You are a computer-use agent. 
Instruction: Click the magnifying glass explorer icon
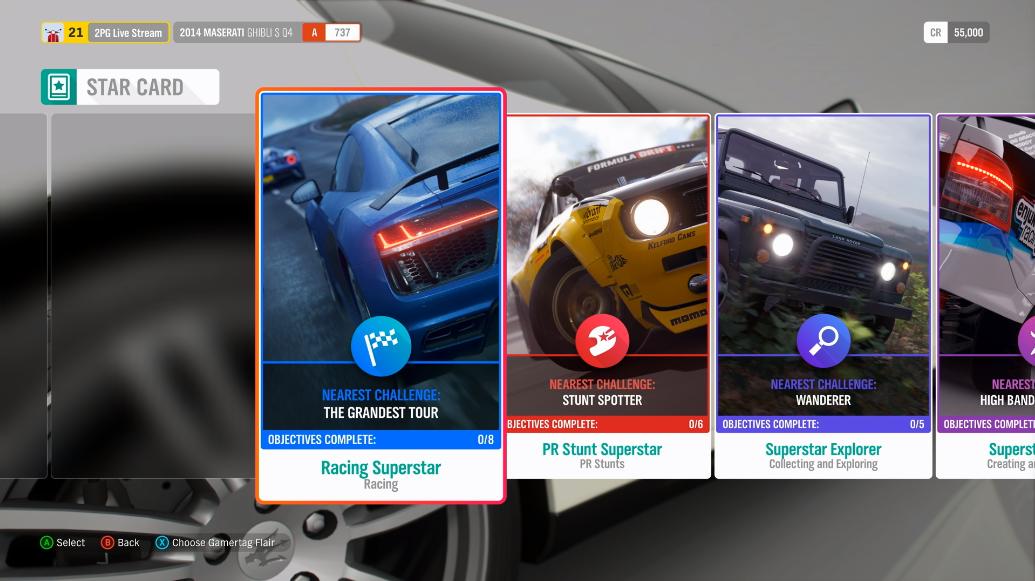(x=823, y=341)
